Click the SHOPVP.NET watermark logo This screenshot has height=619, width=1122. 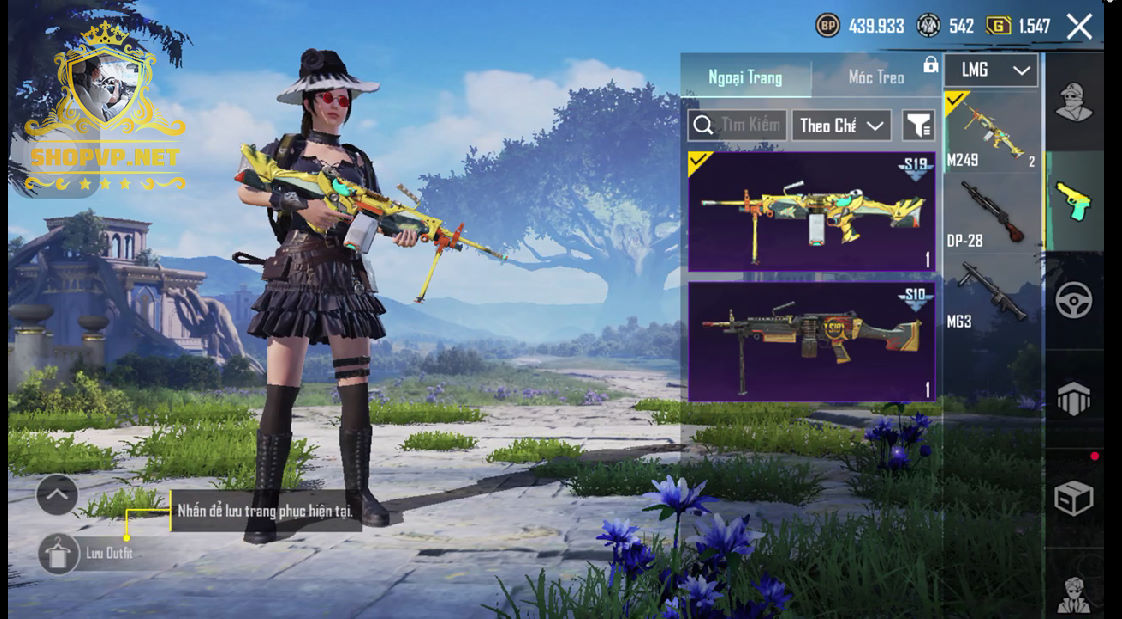click(x=104, y=157)
